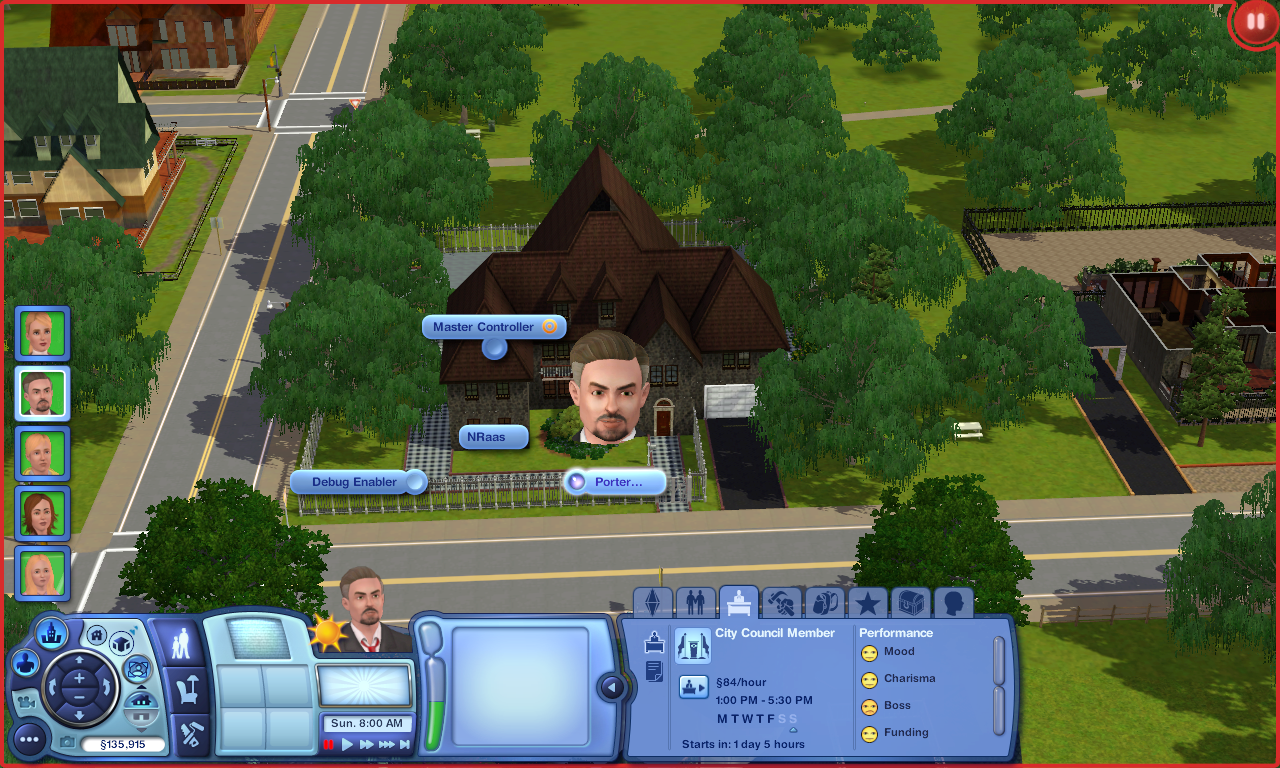Switch to the Skills tab with hammer icon

tap(781, 603)
